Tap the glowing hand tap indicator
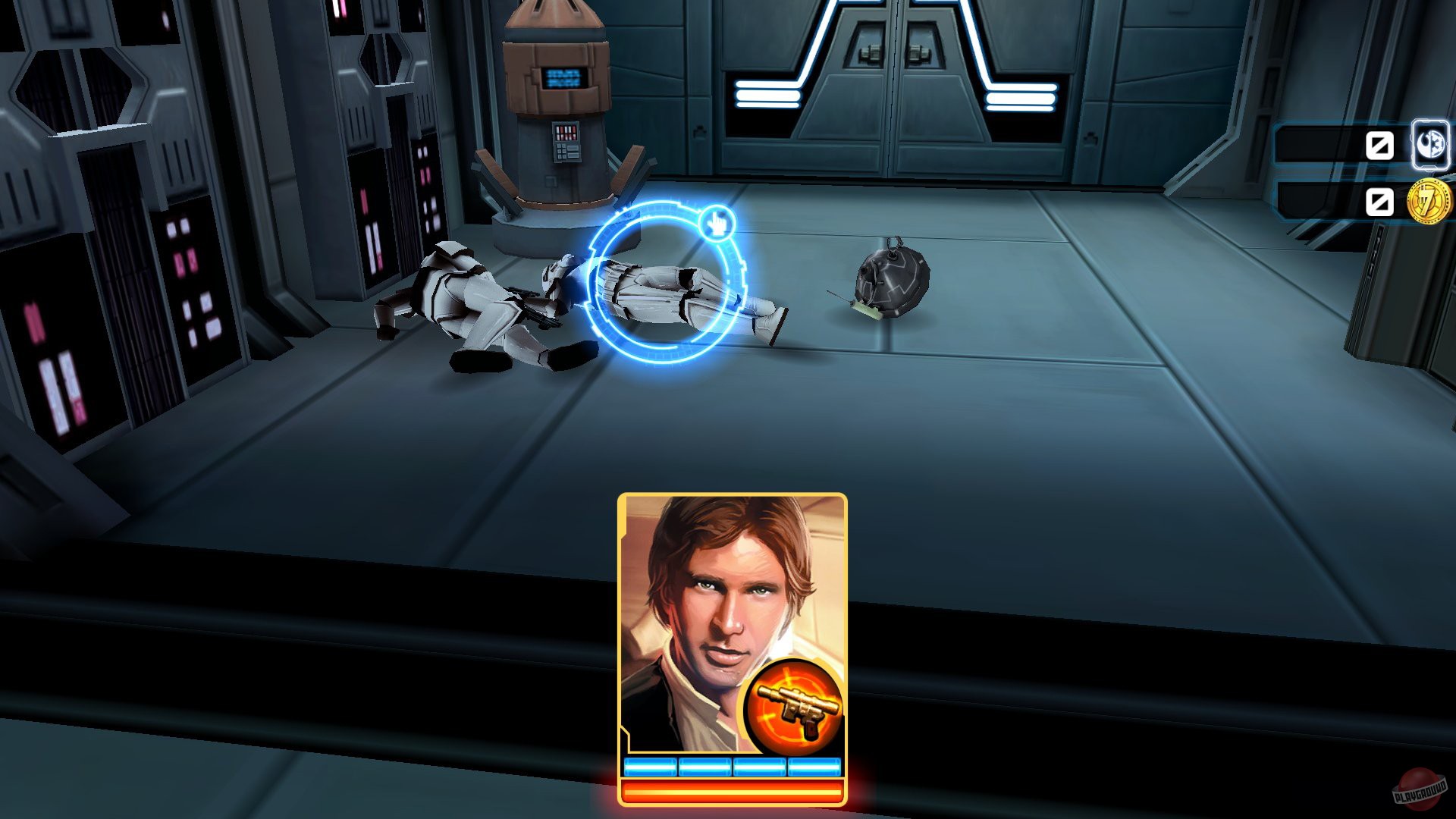 coord(717,224)
